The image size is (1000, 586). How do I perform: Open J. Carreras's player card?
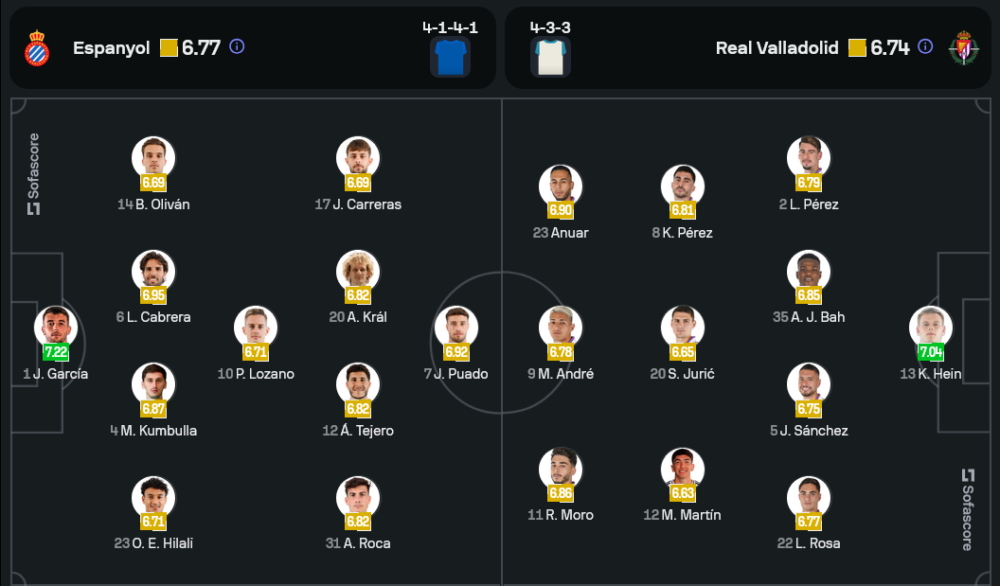pos(358,159)
